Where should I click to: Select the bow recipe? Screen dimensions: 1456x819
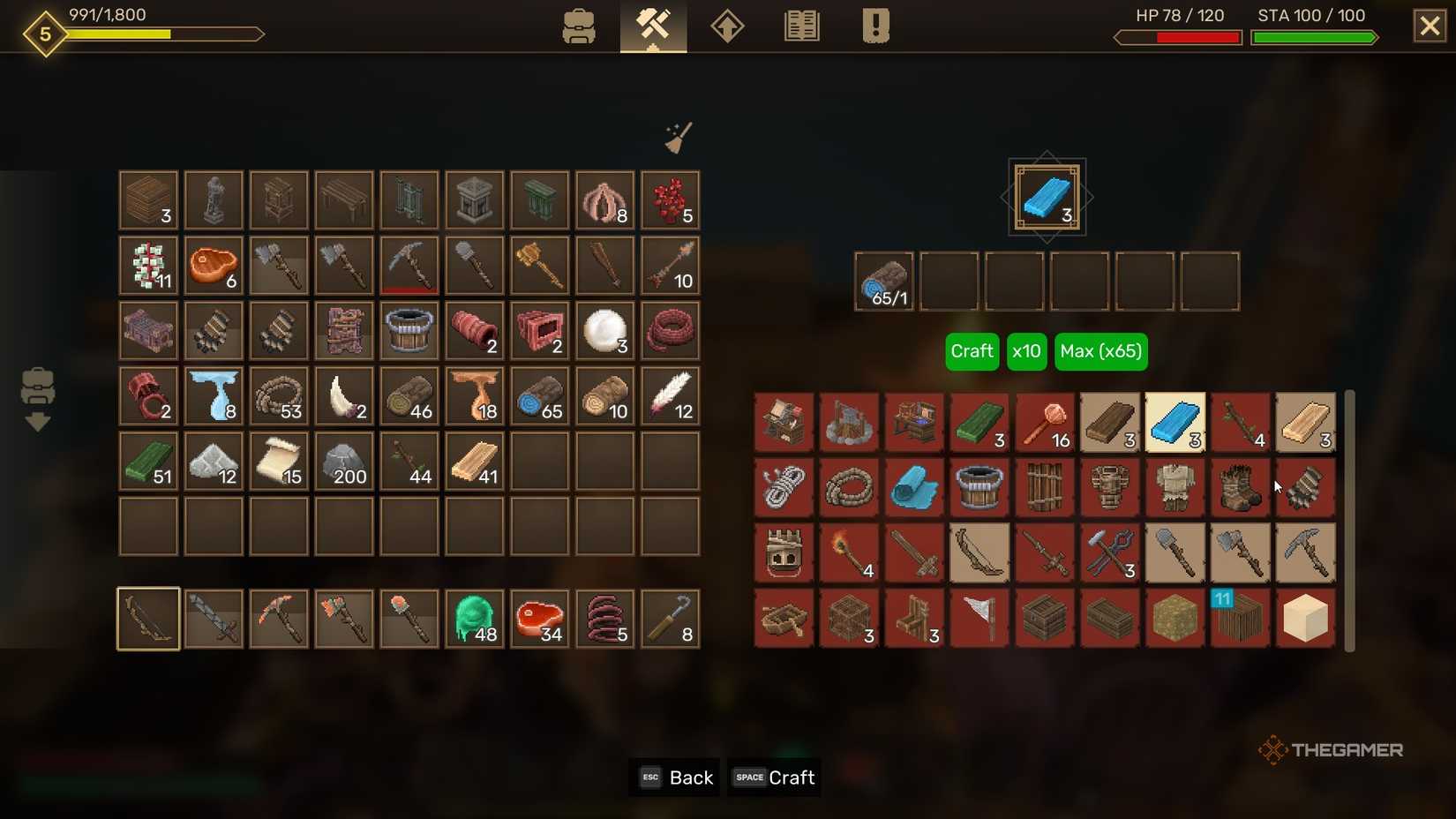(x=979, y=553)
